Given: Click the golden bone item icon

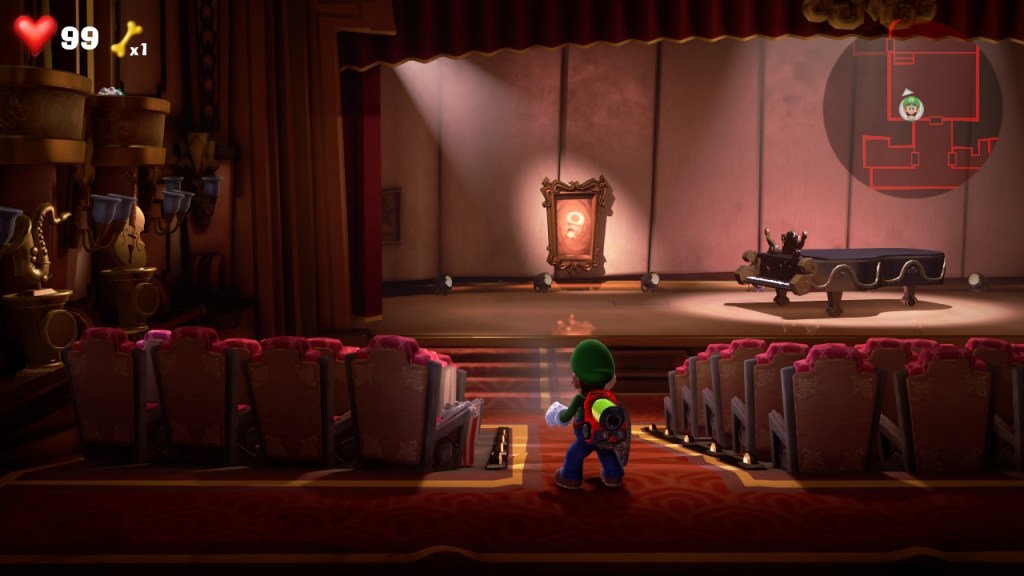Looking at the screenshot, I should point(125,39).
